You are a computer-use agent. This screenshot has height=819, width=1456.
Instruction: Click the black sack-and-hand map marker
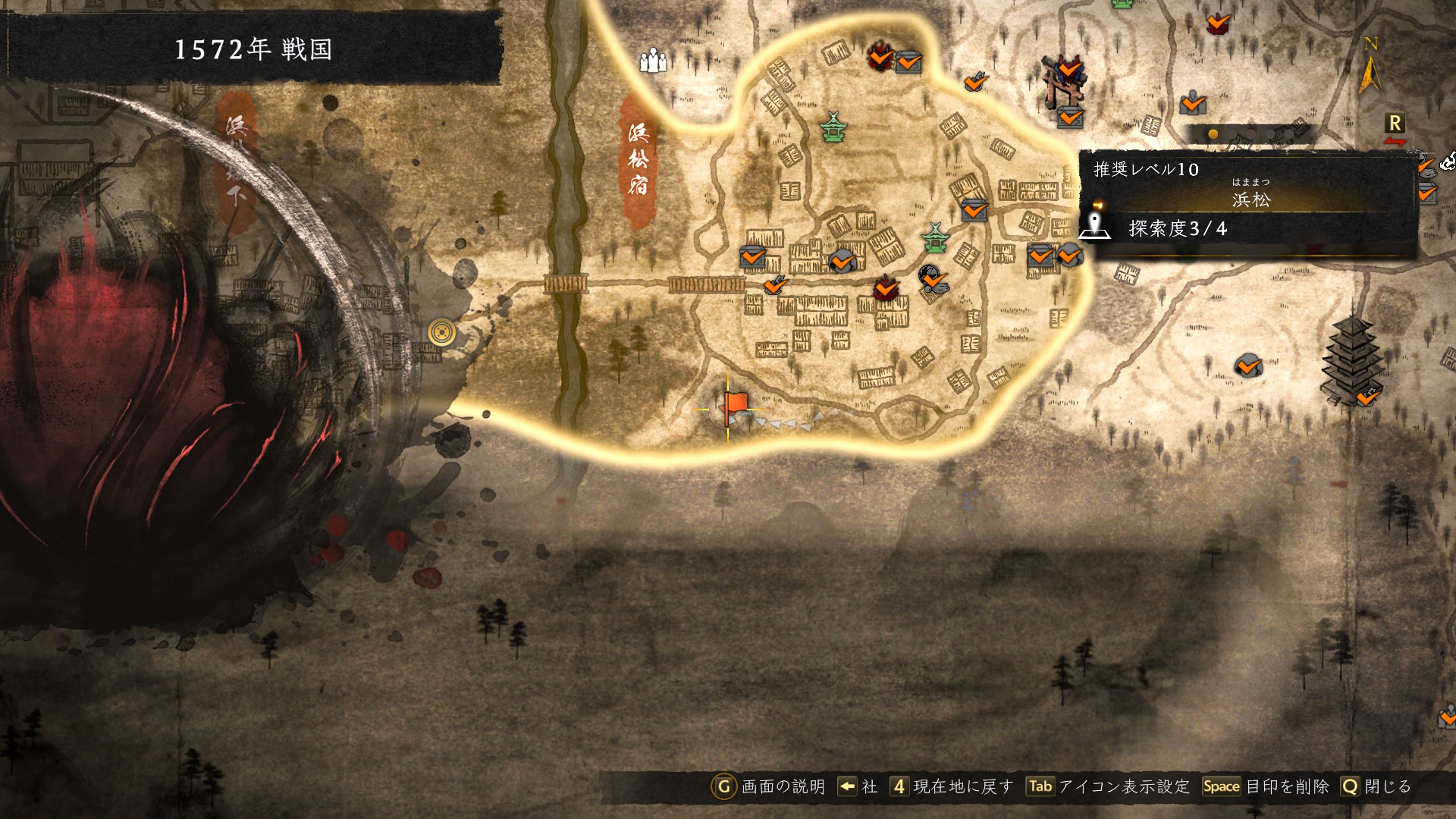tap(933, 278)
